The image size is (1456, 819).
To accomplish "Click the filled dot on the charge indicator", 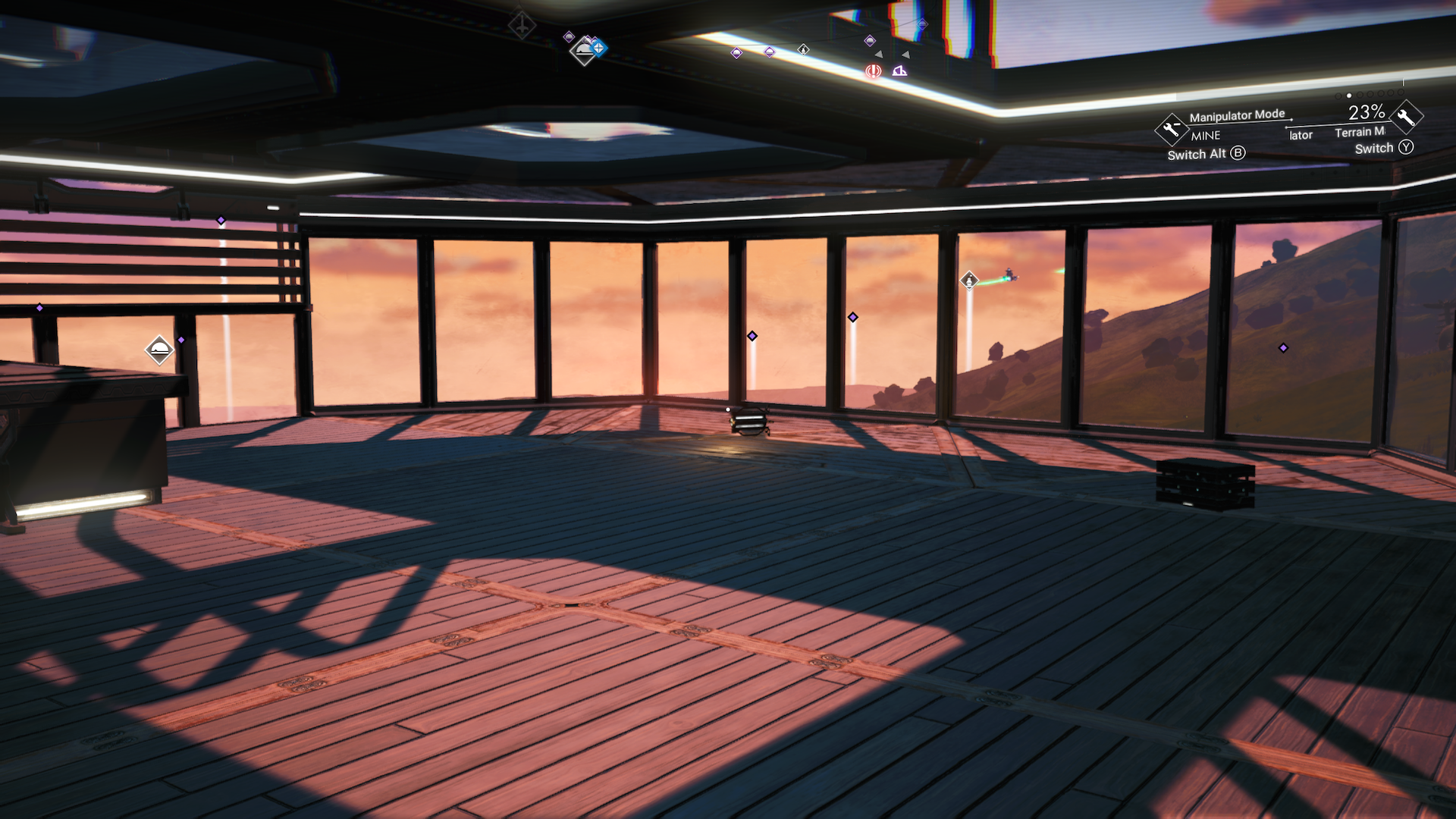I will (1348, 96).
